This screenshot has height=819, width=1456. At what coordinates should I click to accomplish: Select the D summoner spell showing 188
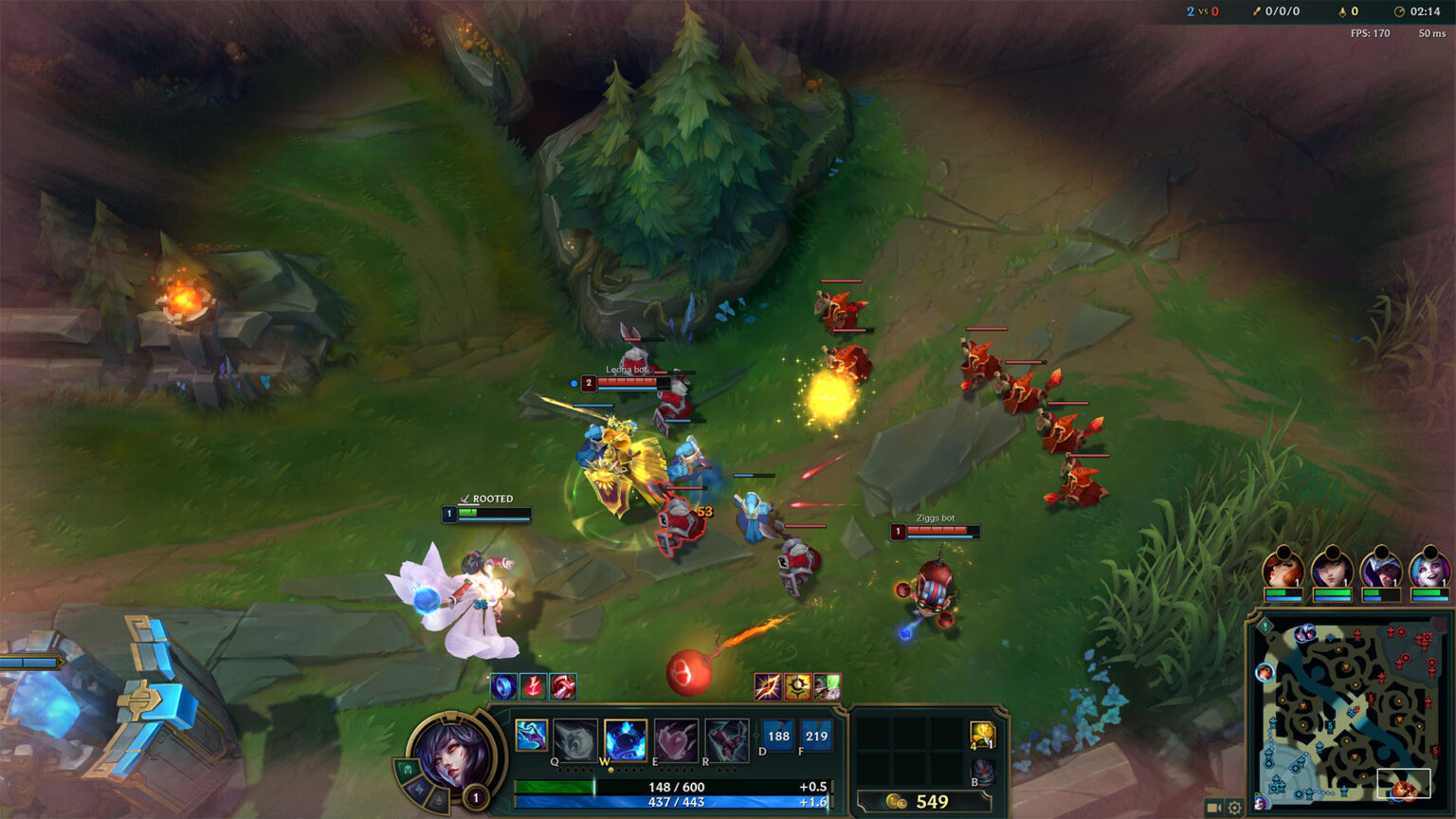point(778,737)
